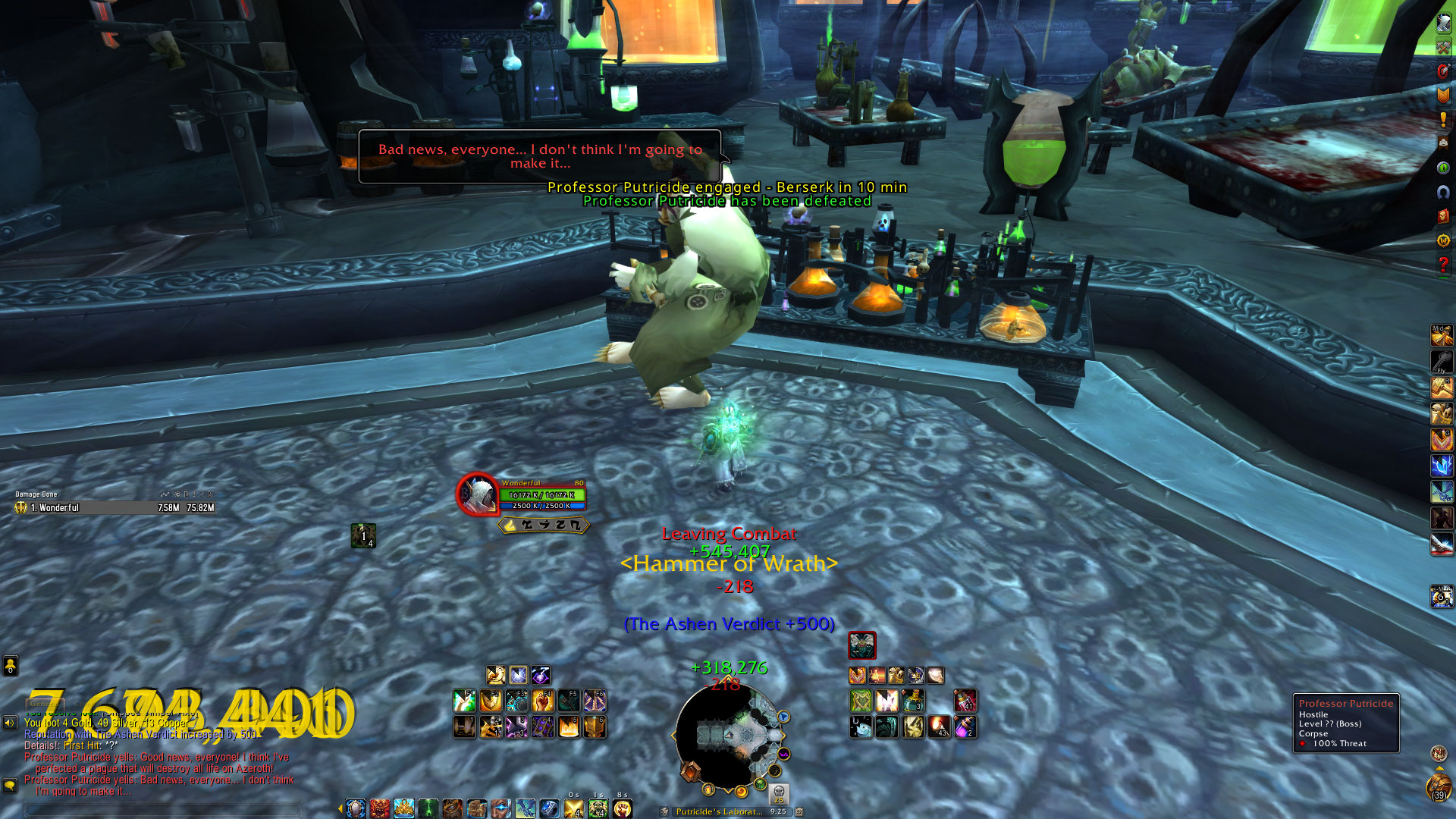The width and height of the screenshot is (1456, 819).
Task: Click the red demon face icon on bottom bar
Action: click(380, 808)
